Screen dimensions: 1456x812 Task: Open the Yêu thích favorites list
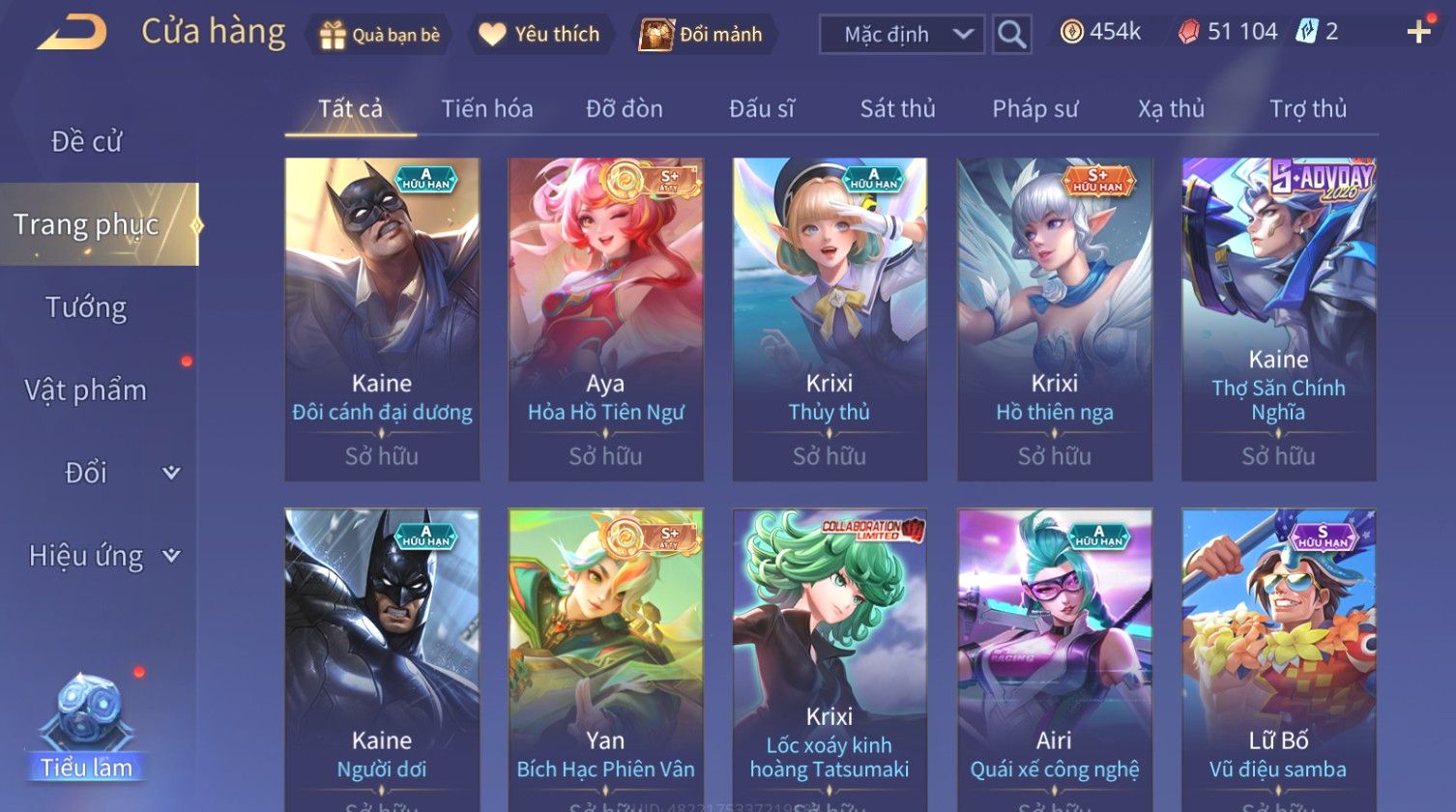click(540, 35)
